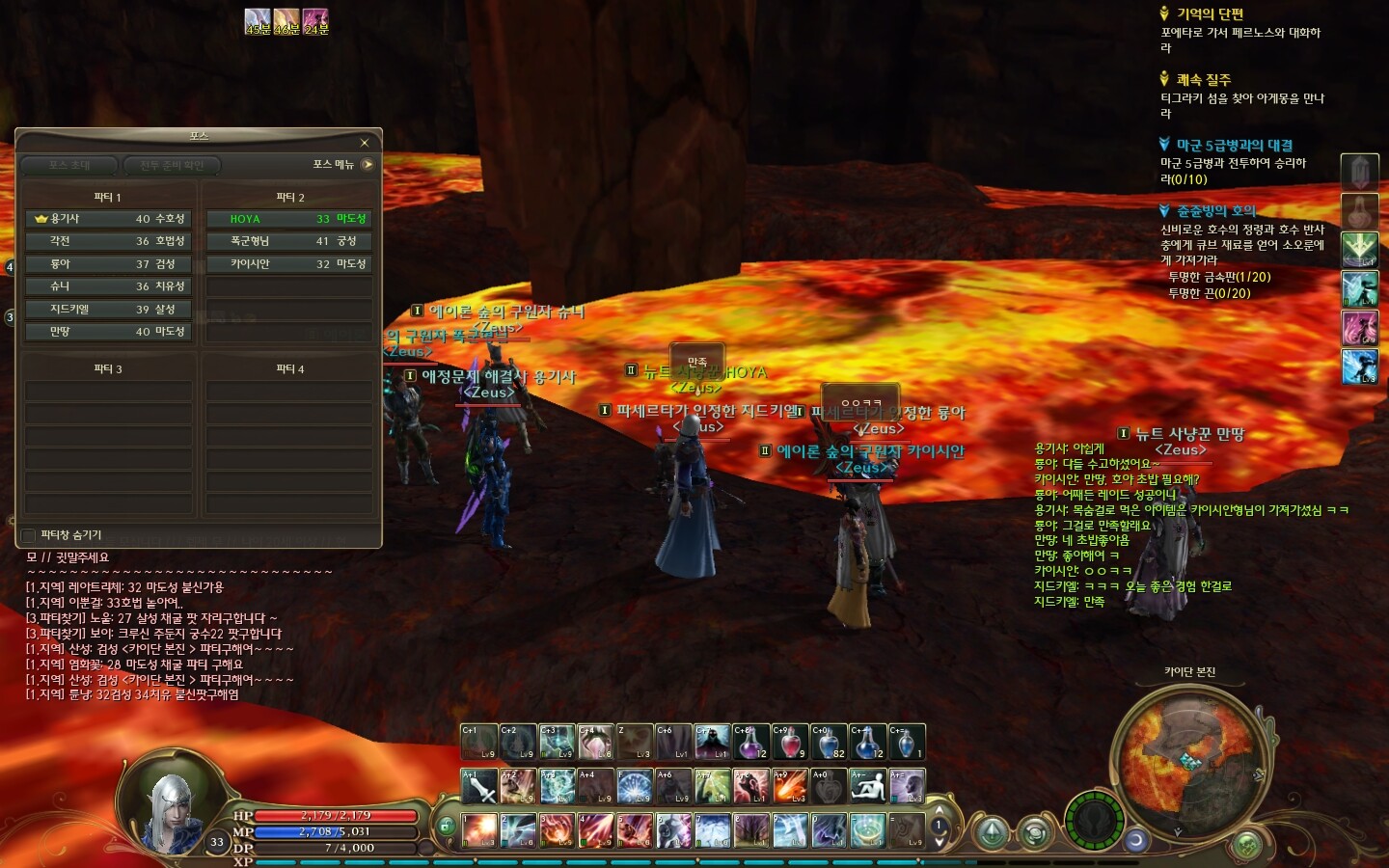Open the 포스 메뉴 arrow button
Screen dimensions: 1389x868
click(x=367, y=165)
